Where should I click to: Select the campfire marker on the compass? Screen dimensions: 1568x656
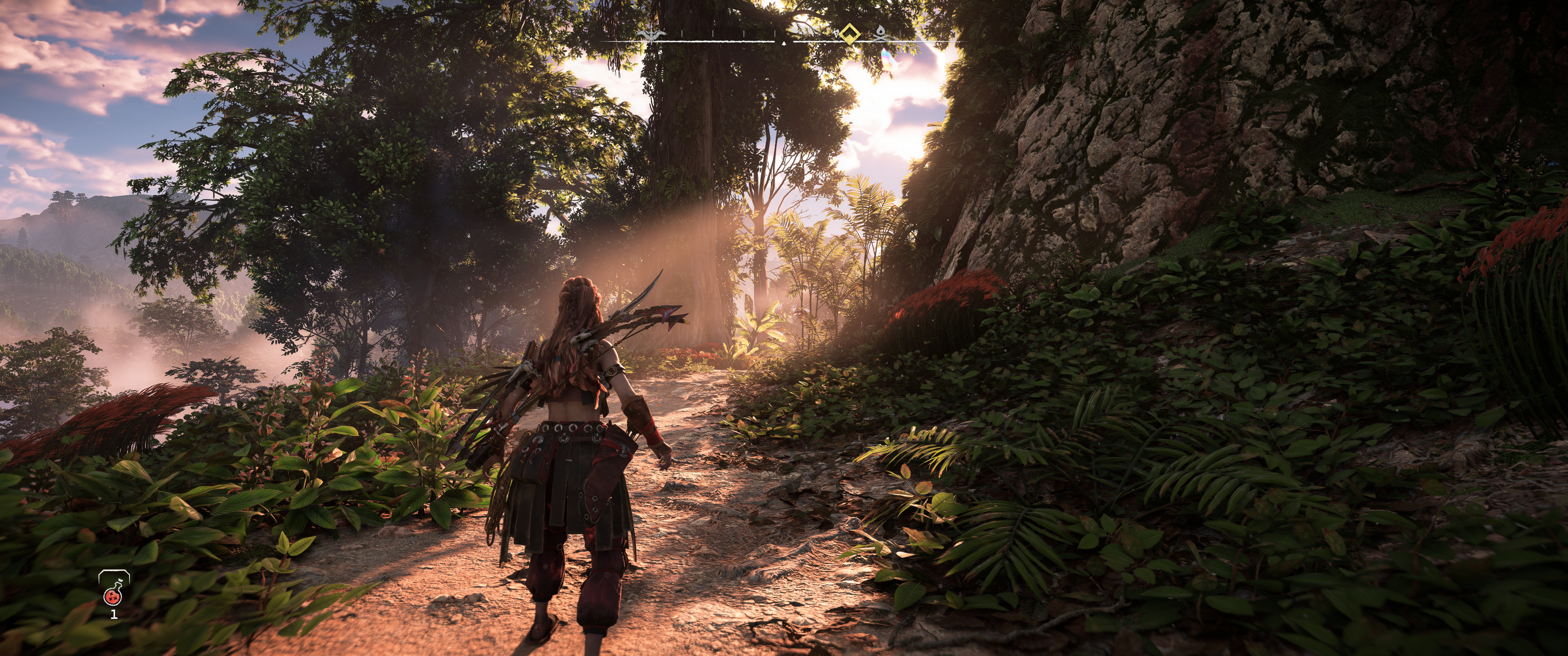(880, 34)
